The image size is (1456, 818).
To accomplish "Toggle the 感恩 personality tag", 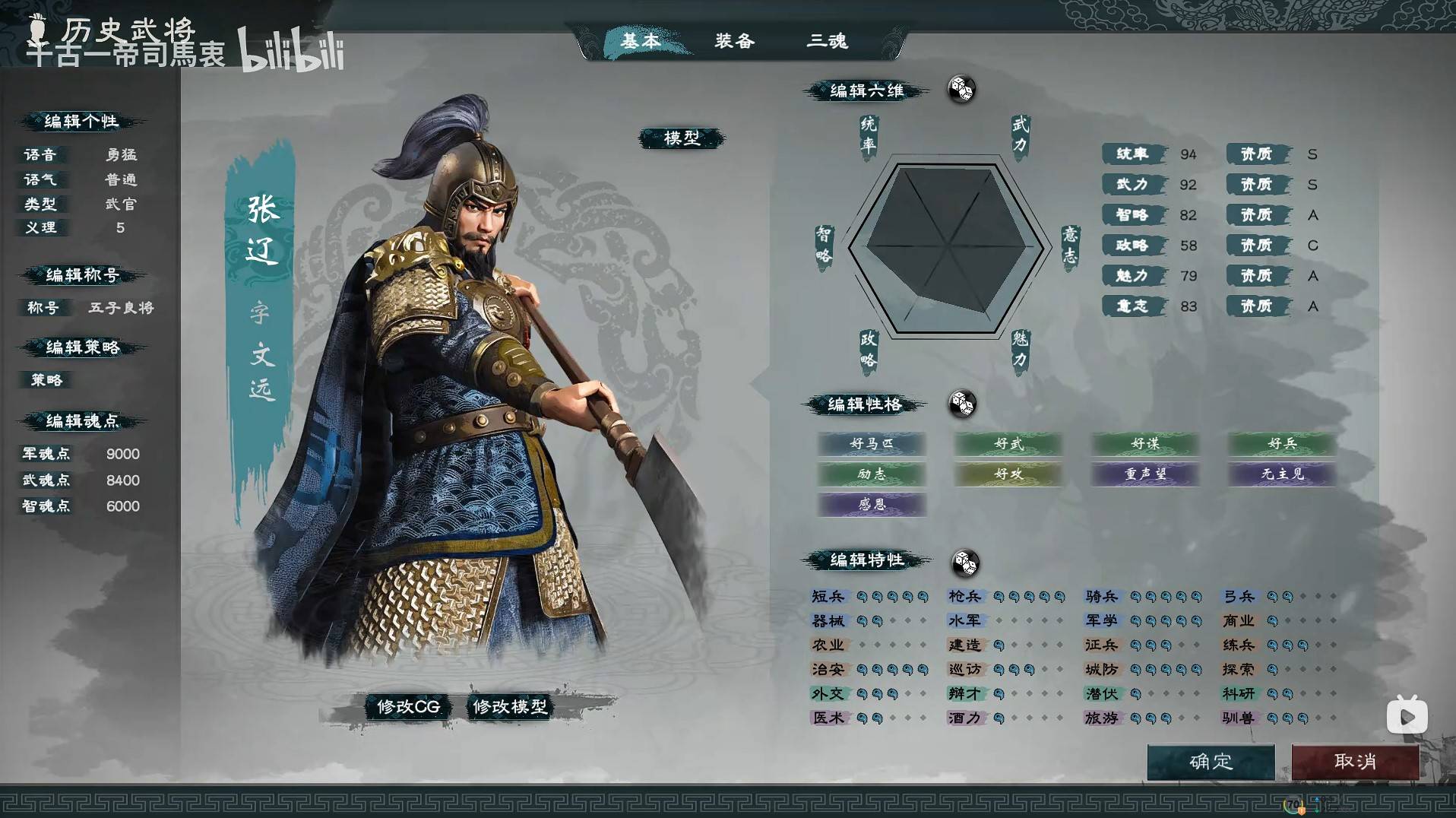I will coord(872,505).
